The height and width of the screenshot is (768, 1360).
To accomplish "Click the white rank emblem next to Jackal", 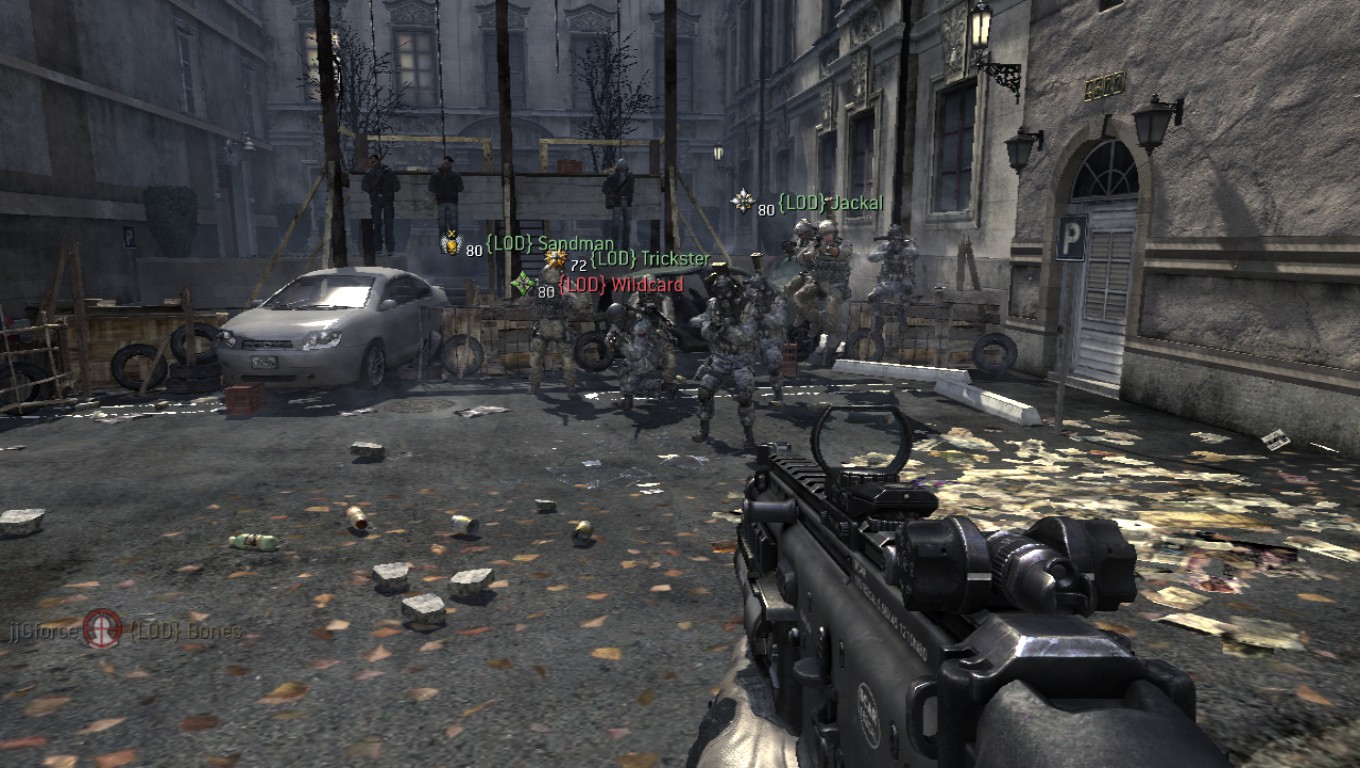I will pos(742,201).
